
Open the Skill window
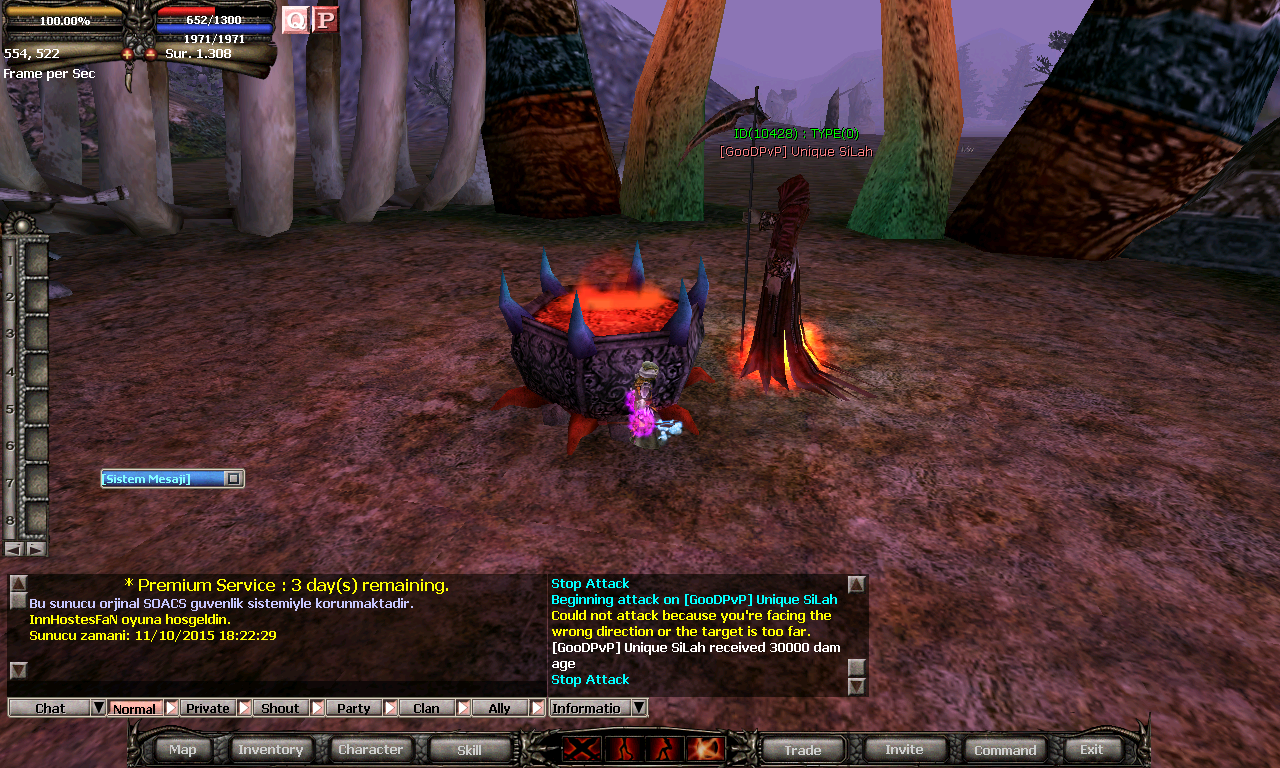pos(469,749)
